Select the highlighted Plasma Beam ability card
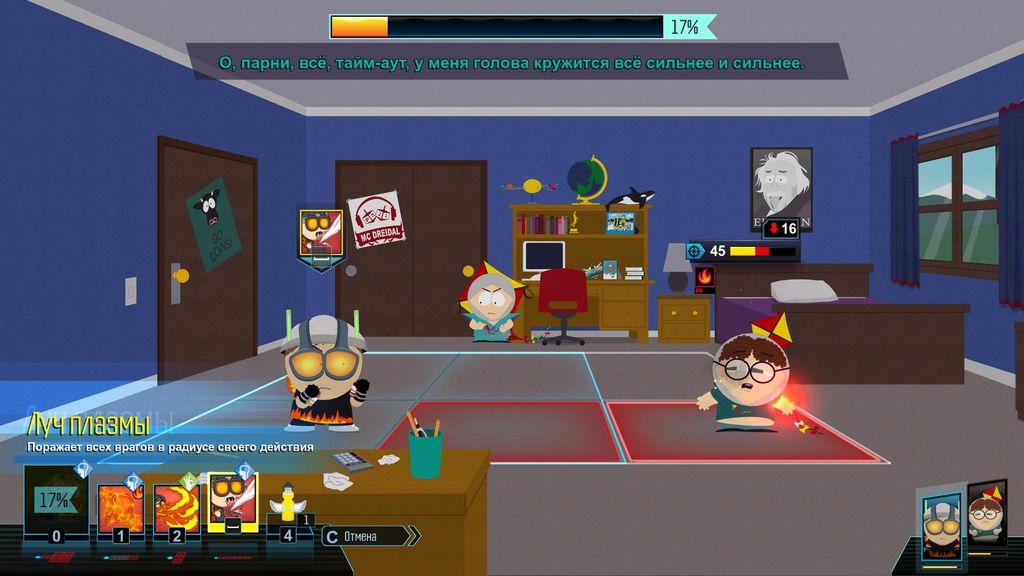The width and height of the screenshot is (1024, 576). pyautogui.click(x=232, y=500)
